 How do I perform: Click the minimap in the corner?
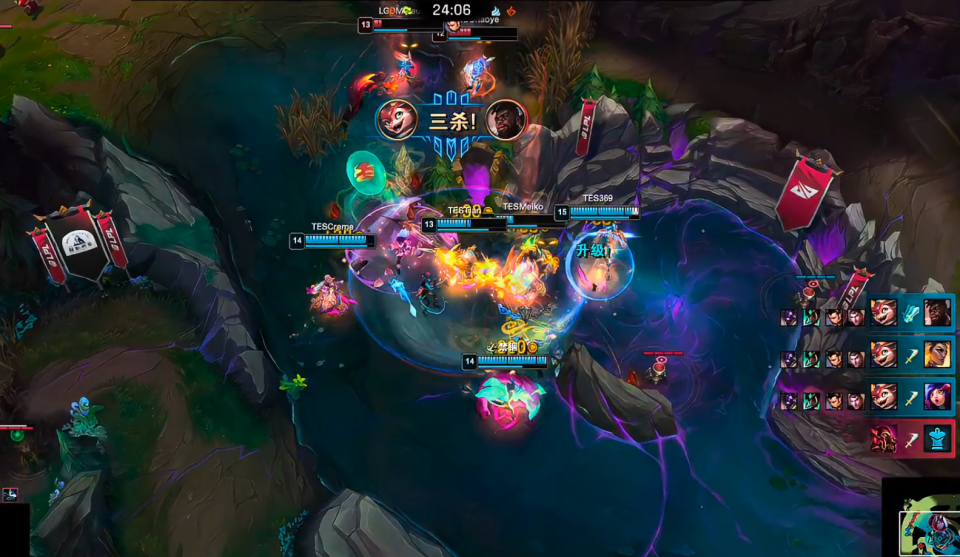point(921,518)
